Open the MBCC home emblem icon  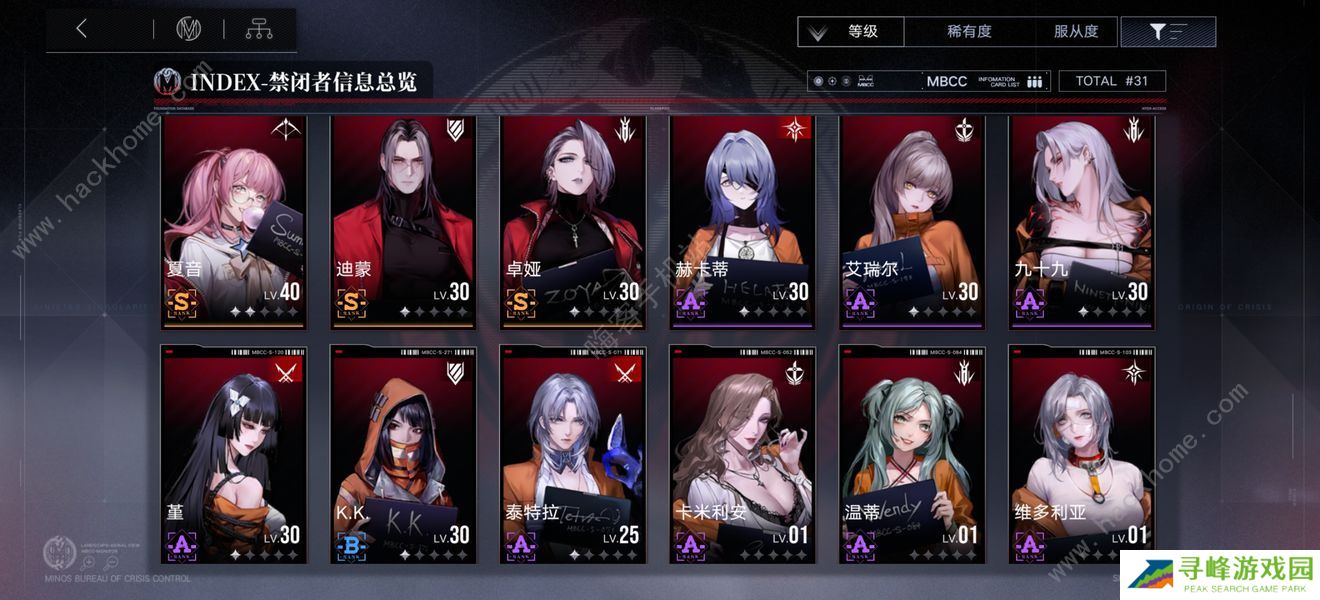pyautogui.click(x=188, y=30)
